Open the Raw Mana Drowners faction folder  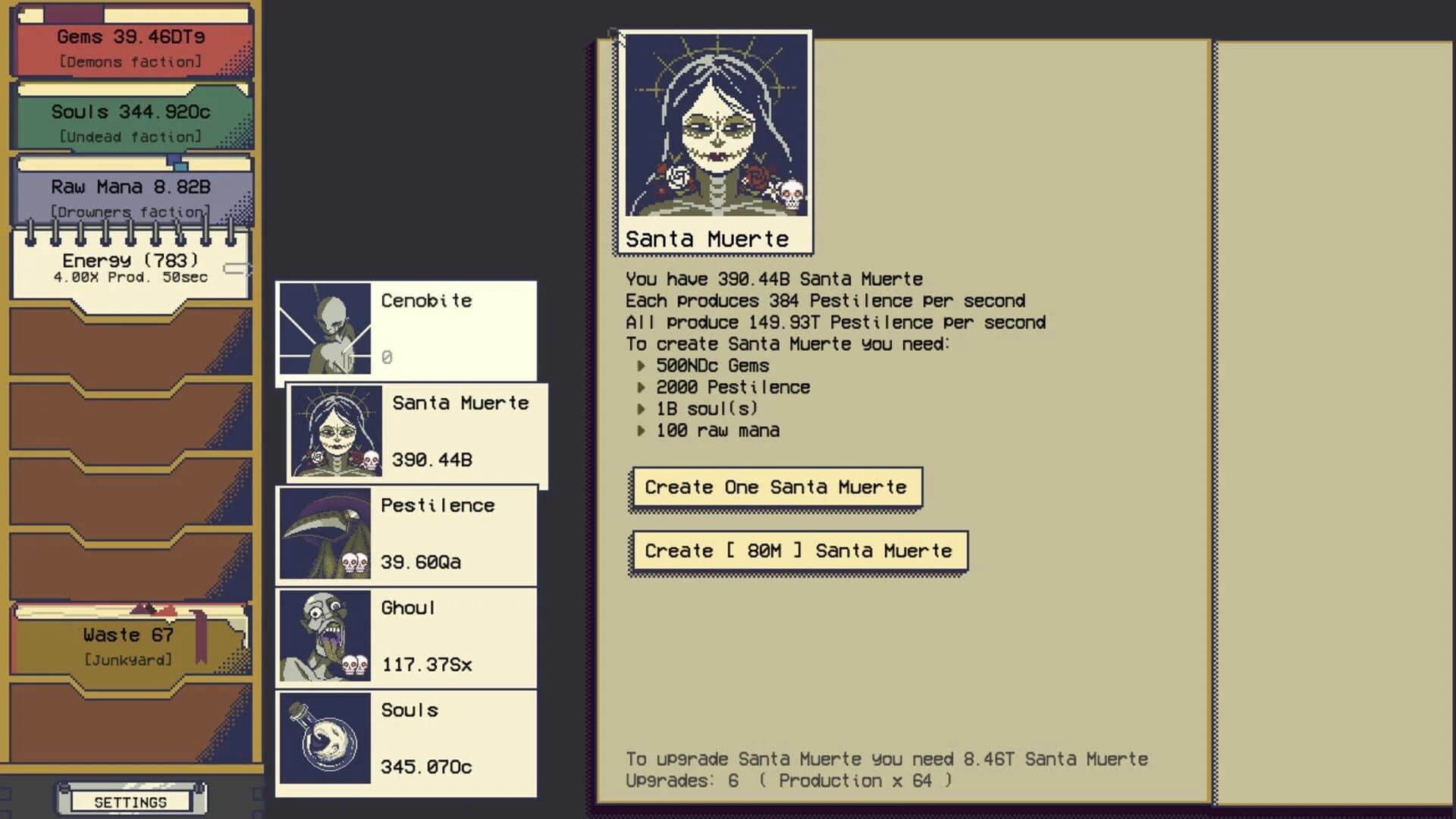click(x=129, y=196)
